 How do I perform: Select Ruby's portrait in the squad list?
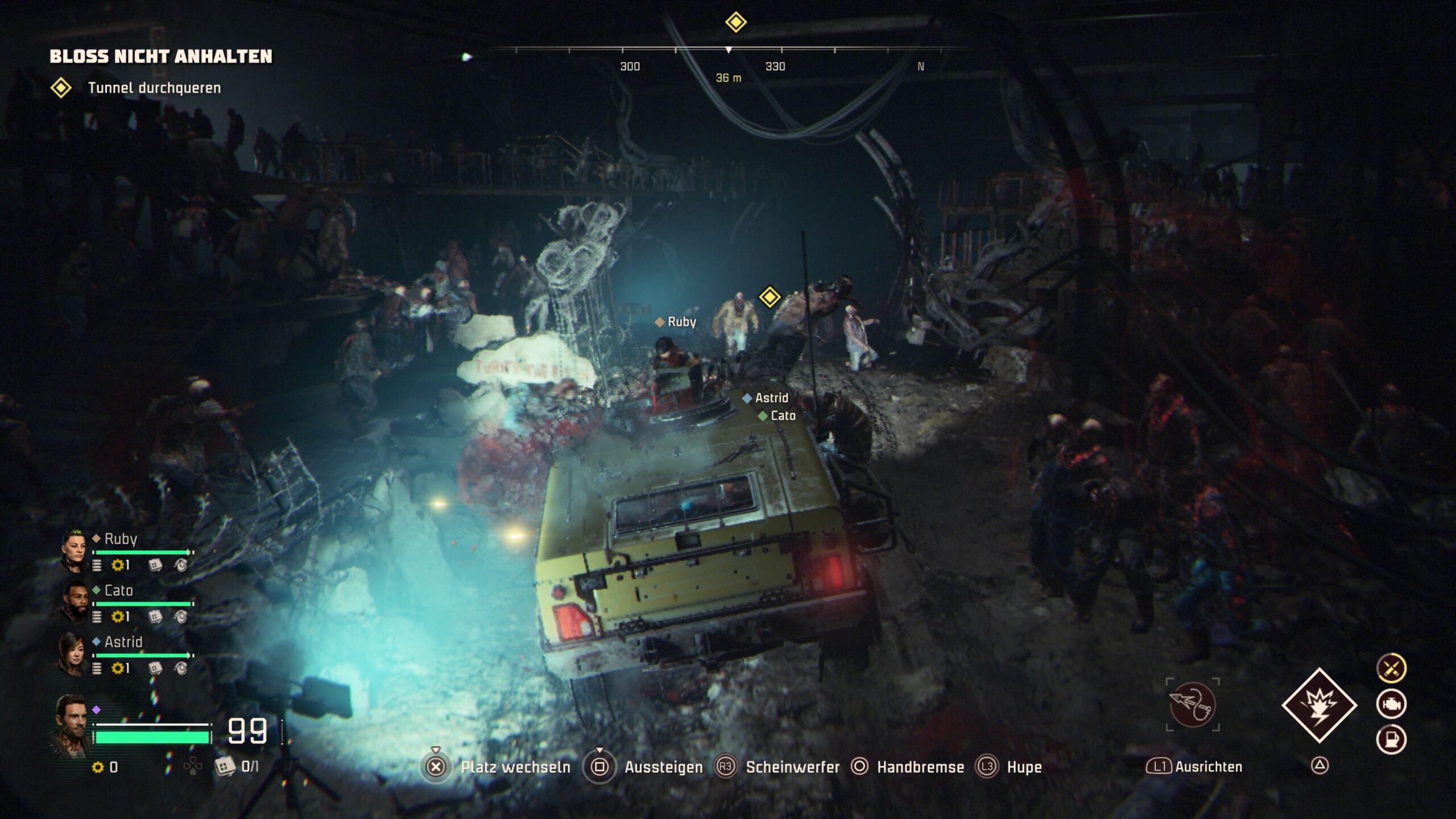[x=73, y=549]
